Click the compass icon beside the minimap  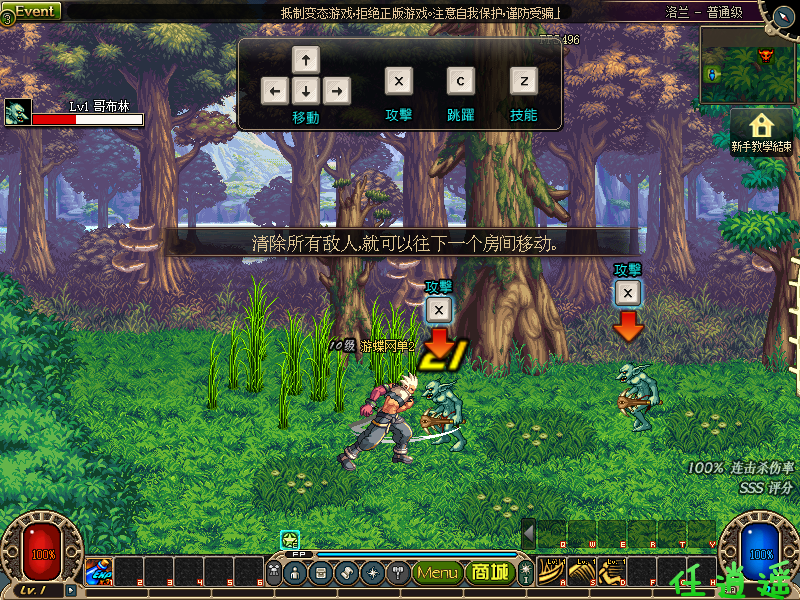coord(779,14)
